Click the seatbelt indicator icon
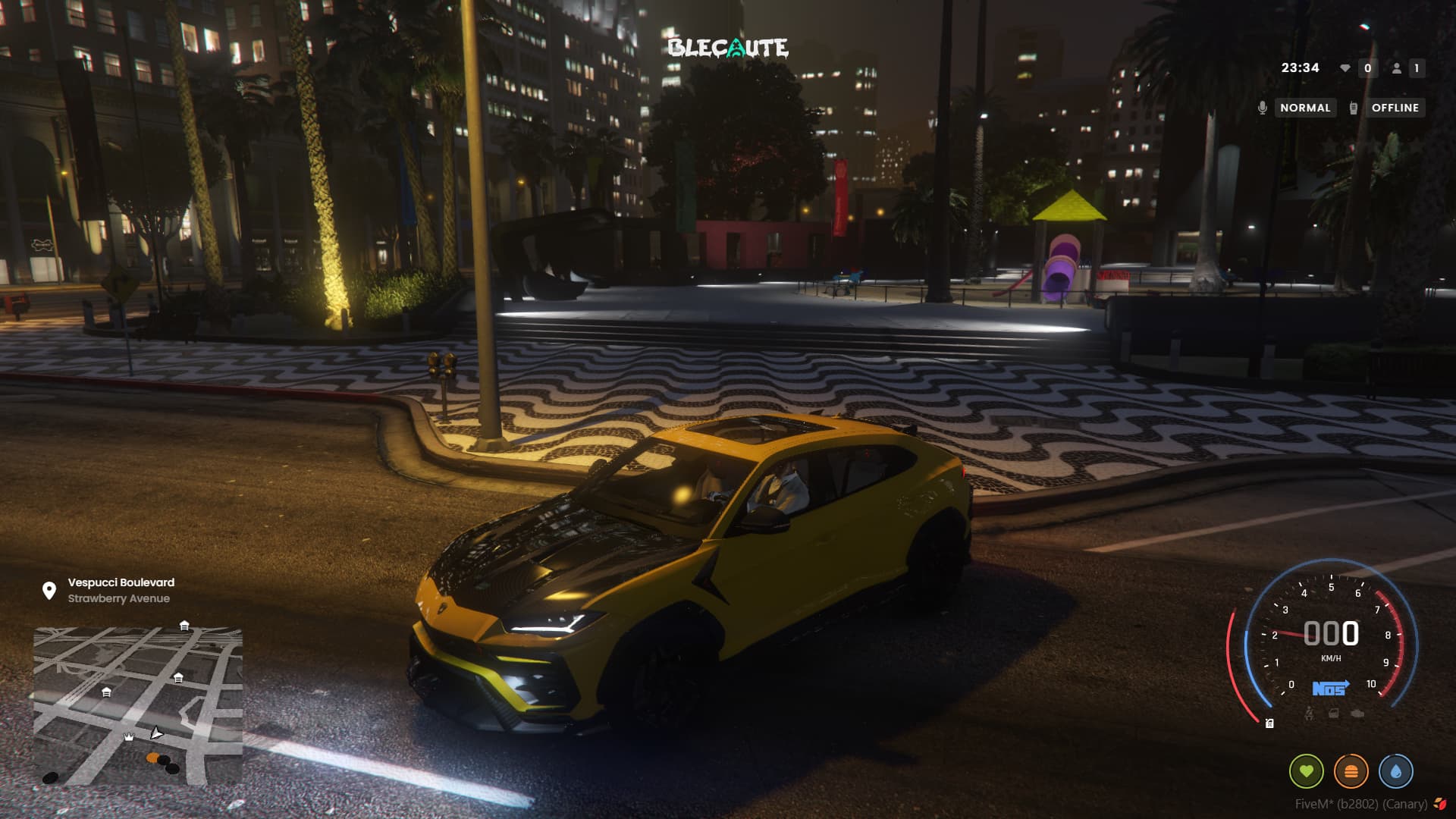This screenshot has height=819, width=1456. [x=1309, y=714]
